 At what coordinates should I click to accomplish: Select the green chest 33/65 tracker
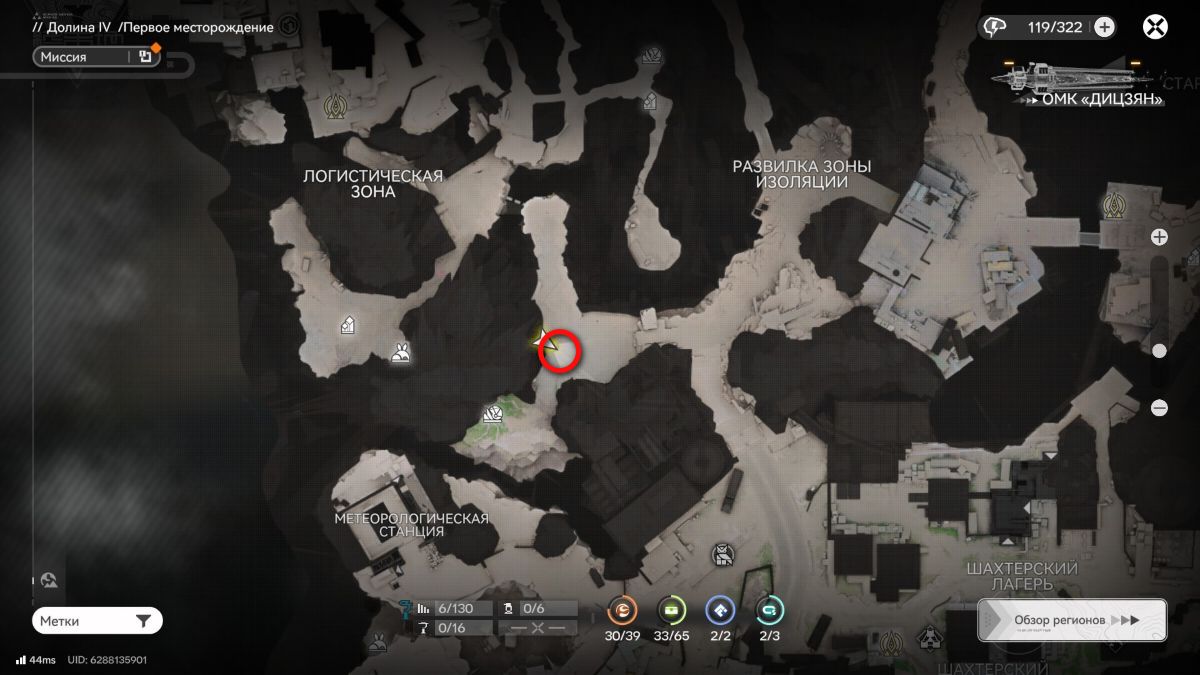pyautogui.click(x=672, y=610)
